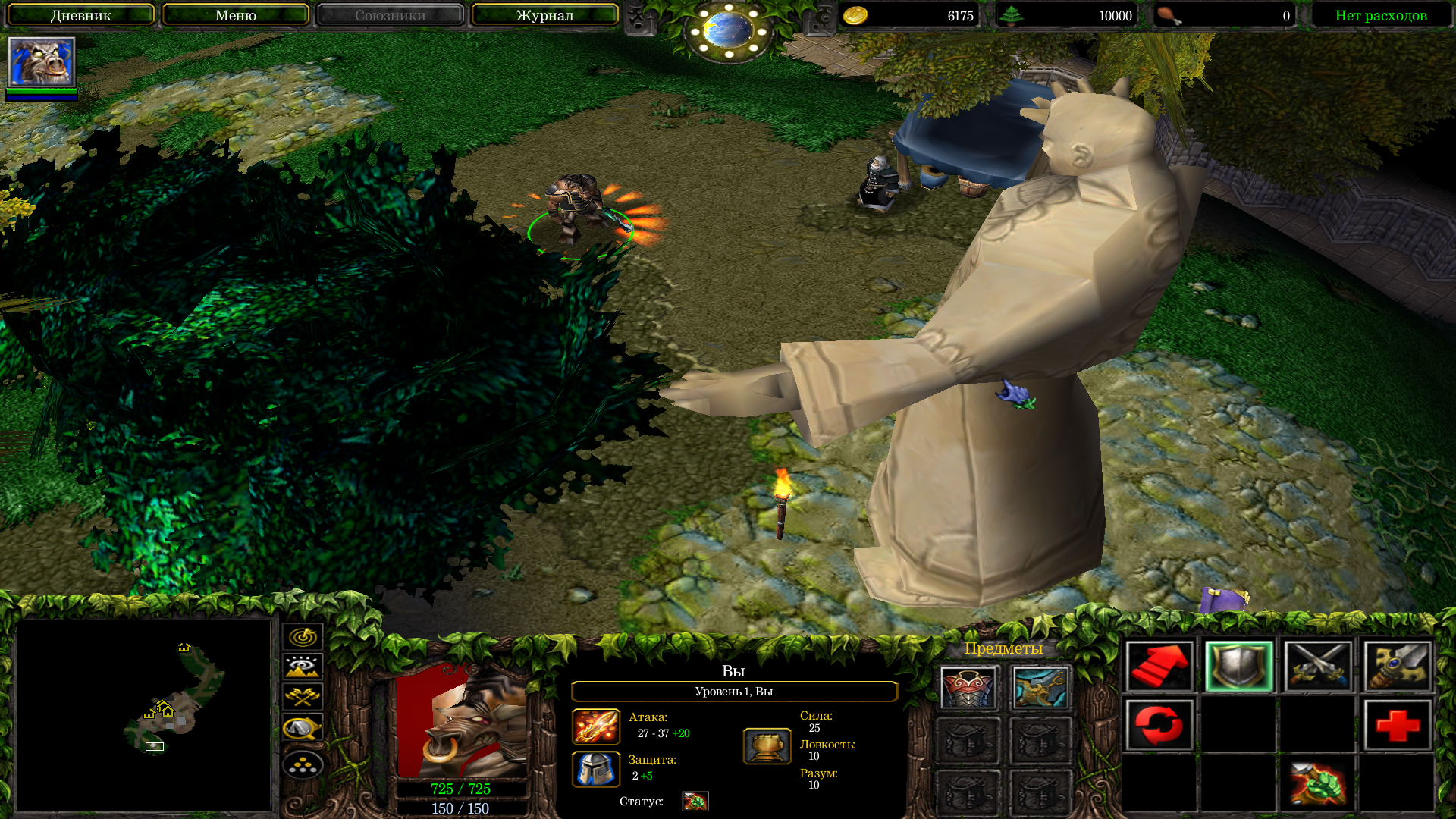Image resolution: width=1456 pixels, height=819 pixels.
Task: Toggle creep camp display button with tent icon
Action: [x=303, y=728]
